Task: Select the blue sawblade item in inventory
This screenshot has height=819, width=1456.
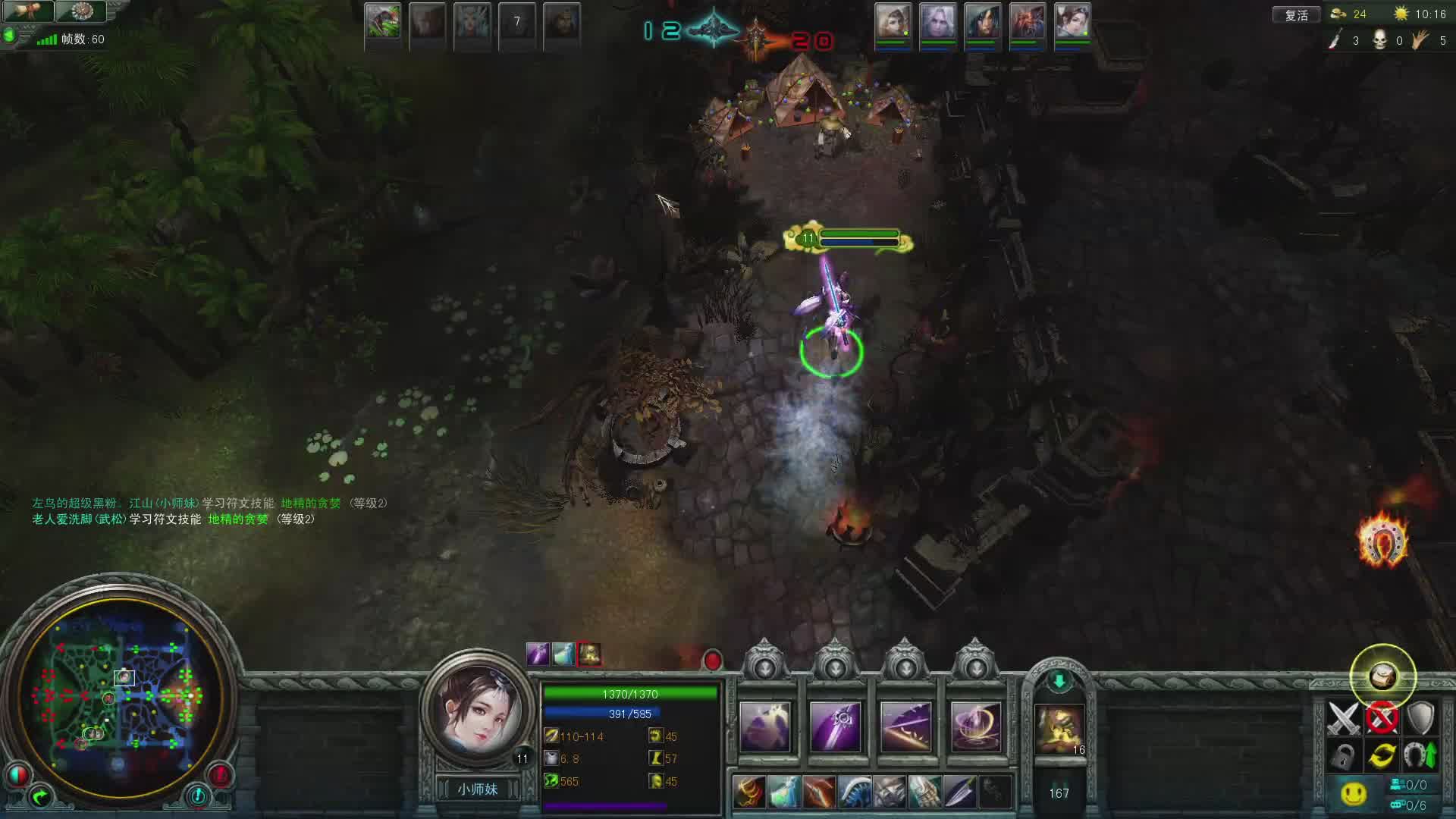Action: click(855, 792)
